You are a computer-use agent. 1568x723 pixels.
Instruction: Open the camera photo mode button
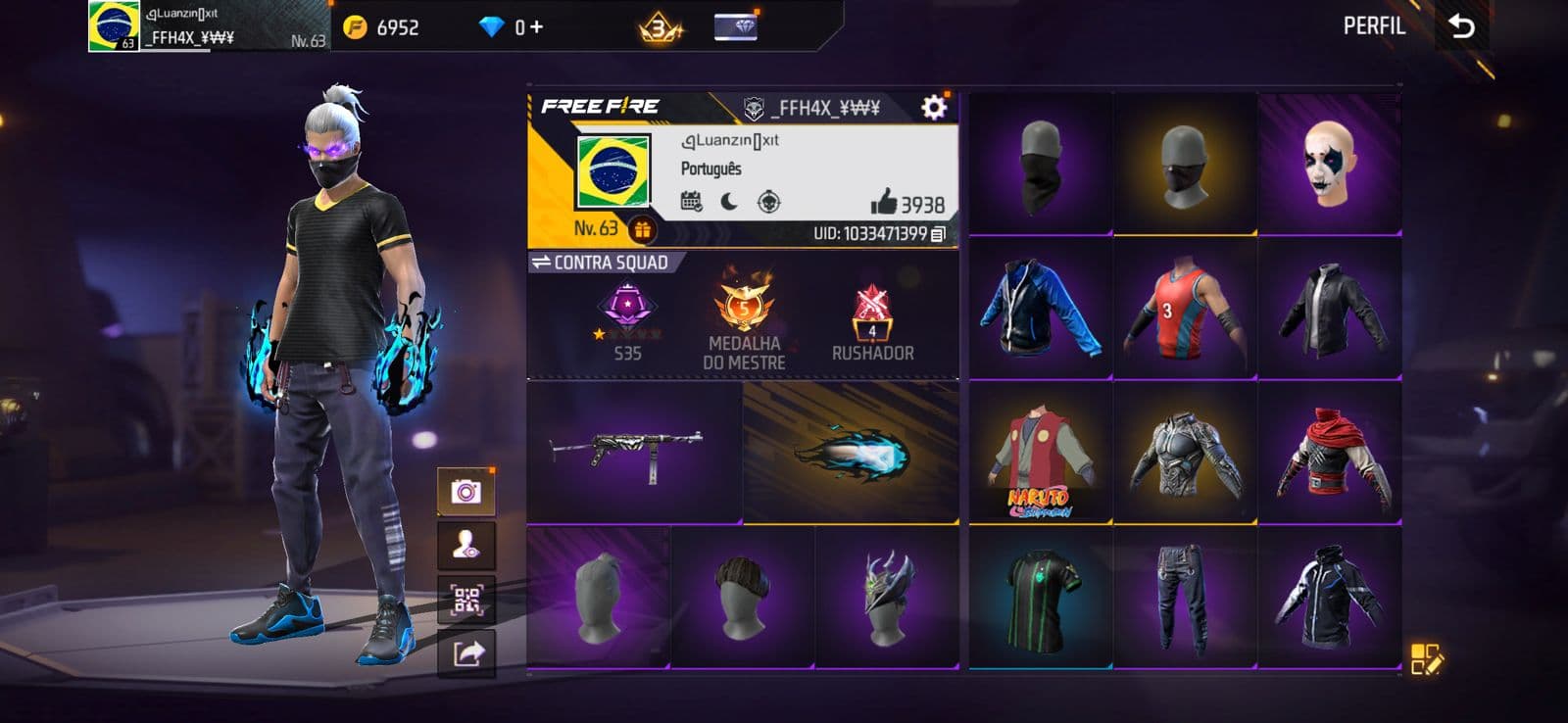coord(466,492)
